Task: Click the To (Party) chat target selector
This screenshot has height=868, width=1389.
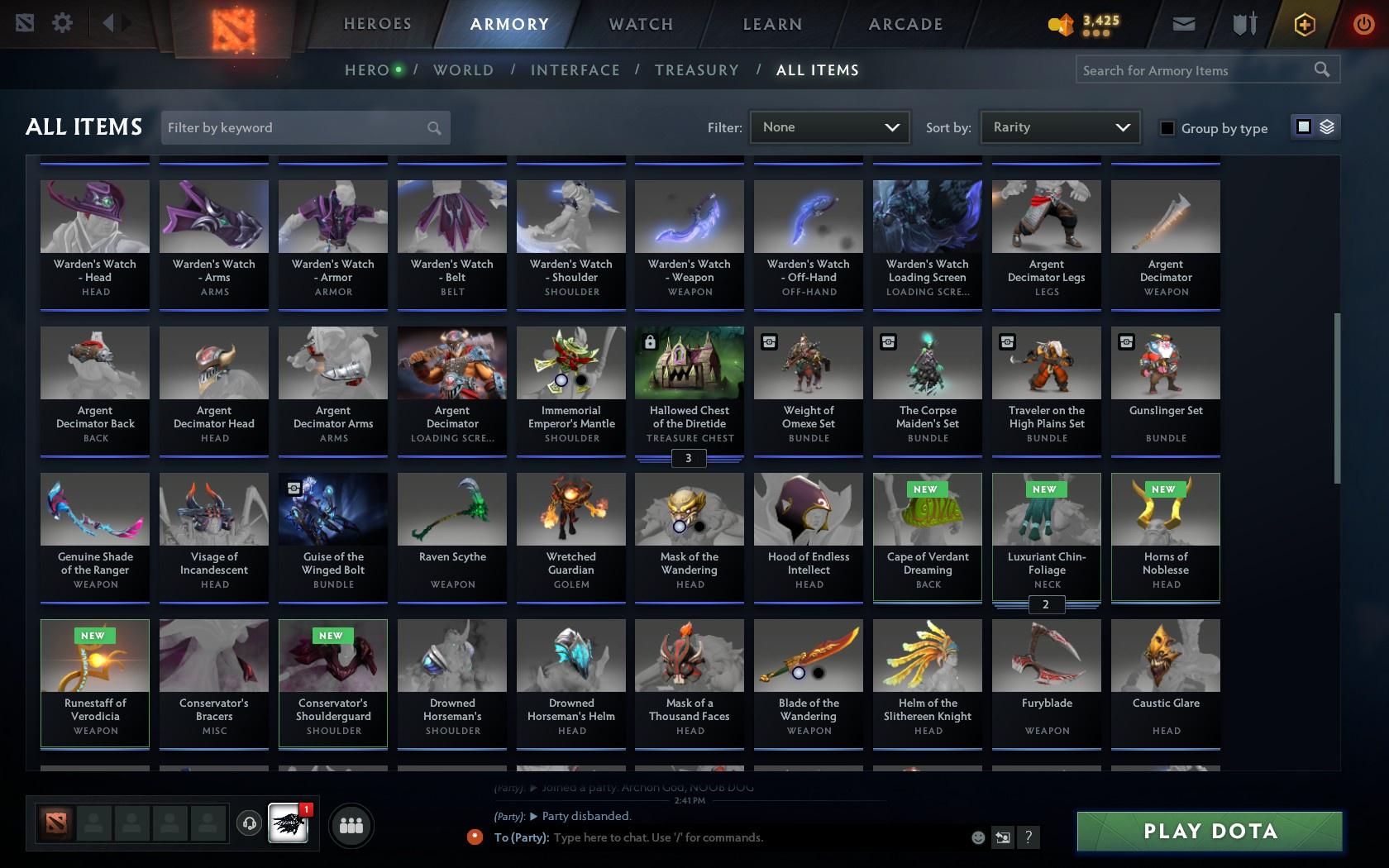Action: click(521, 837)
